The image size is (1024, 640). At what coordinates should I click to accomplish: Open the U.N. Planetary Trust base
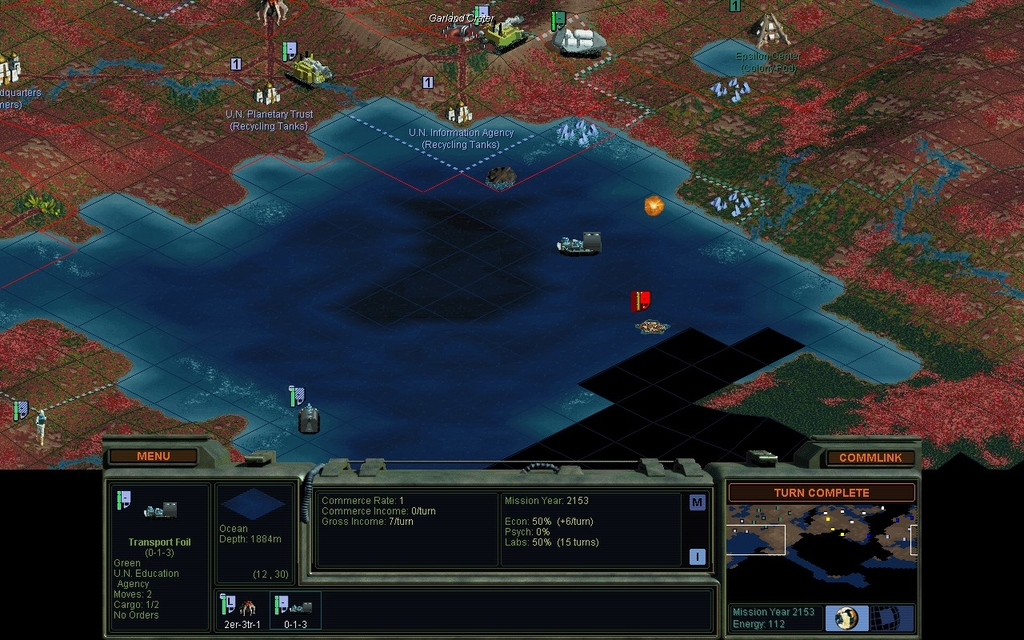[x=268, y=95]
